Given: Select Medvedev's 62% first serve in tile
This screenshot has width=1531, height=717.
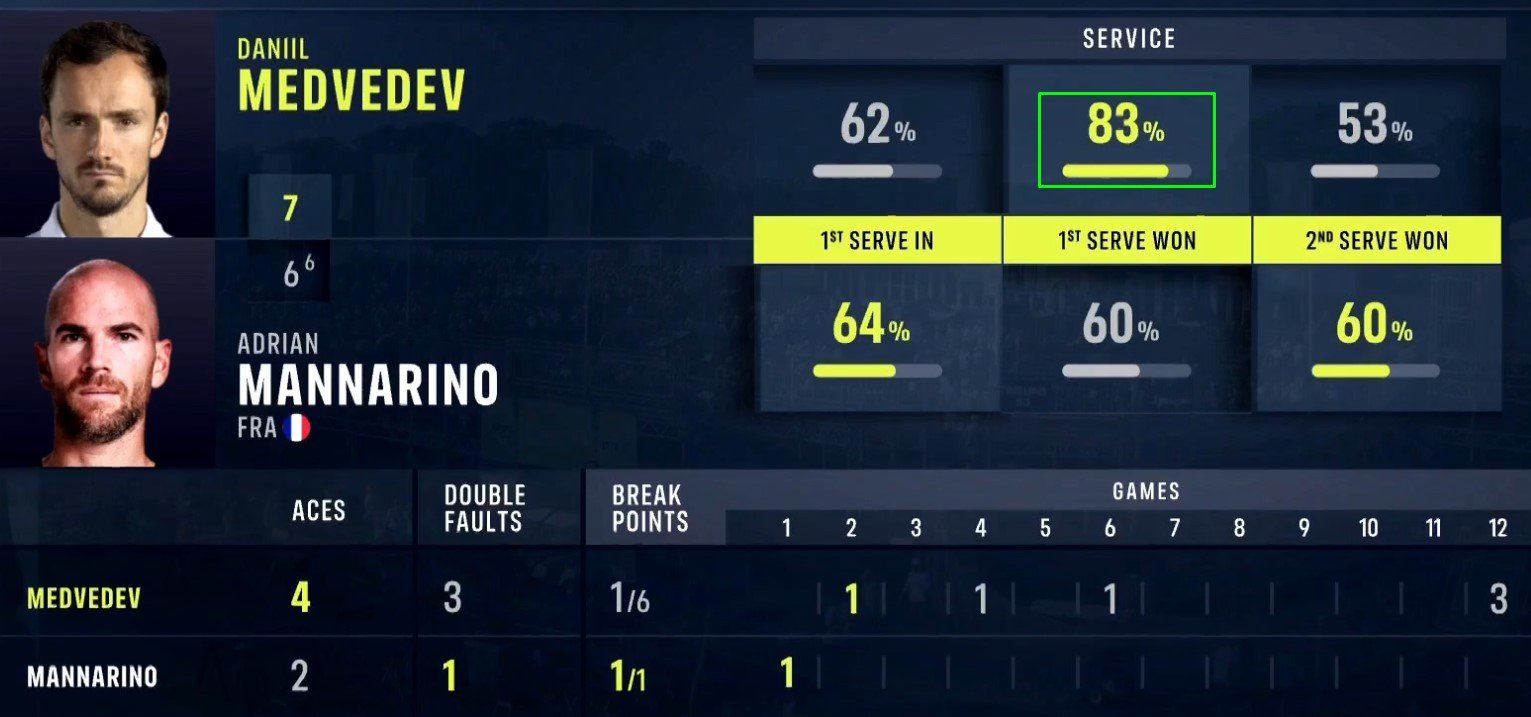Looking at the screenshot, I should [x=877, y=140].
